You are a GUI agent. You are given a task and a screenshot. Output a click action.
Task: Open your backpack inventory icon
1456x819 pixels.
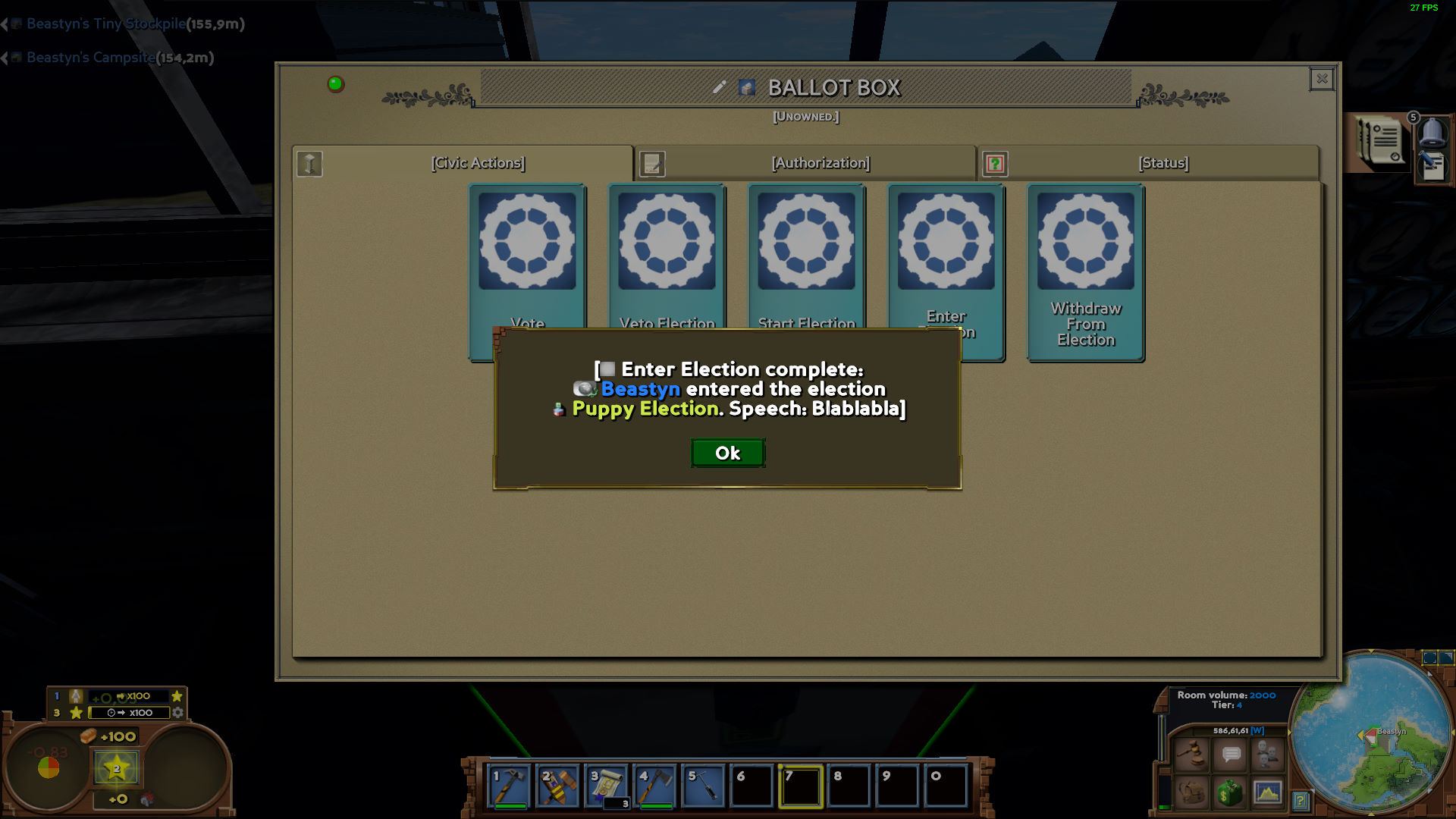[1192, 795]
